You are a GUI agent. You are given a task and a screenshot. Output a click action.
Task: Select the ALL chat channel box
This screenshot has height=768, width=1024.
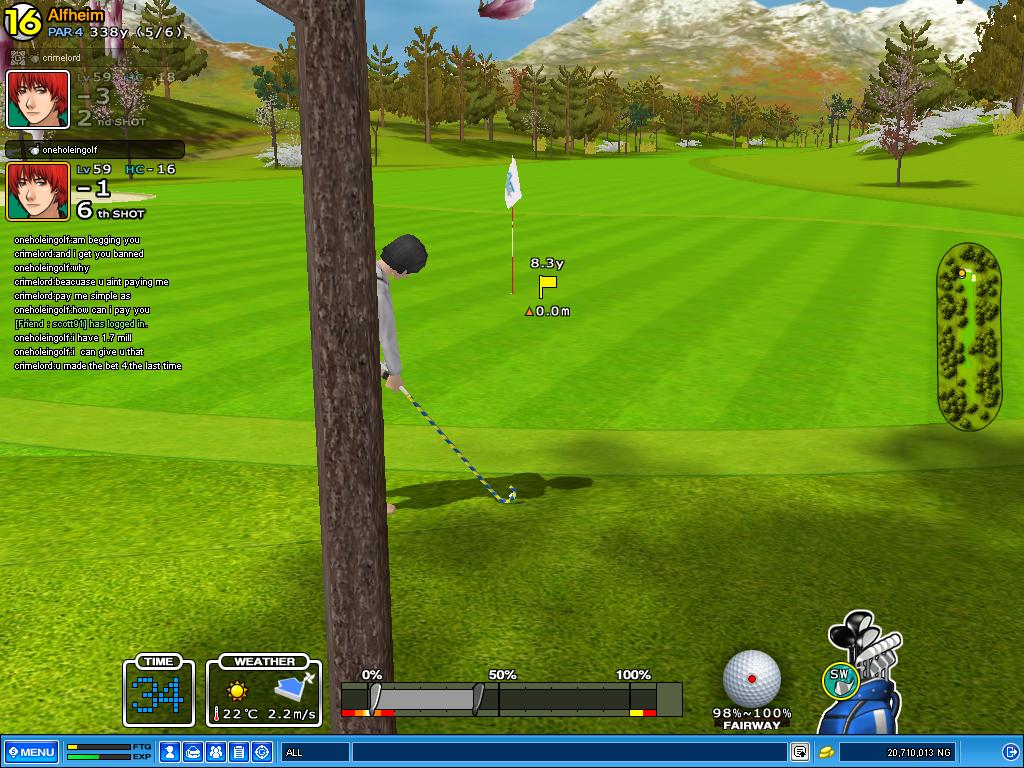click(315, 752)
